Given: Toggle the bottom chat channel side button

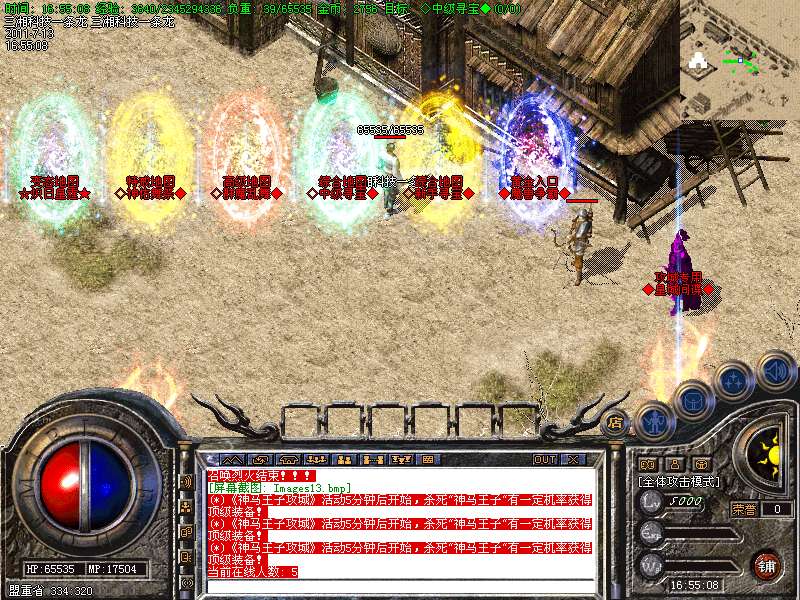Looking at the screenshot, I should [x=186, y=582].
